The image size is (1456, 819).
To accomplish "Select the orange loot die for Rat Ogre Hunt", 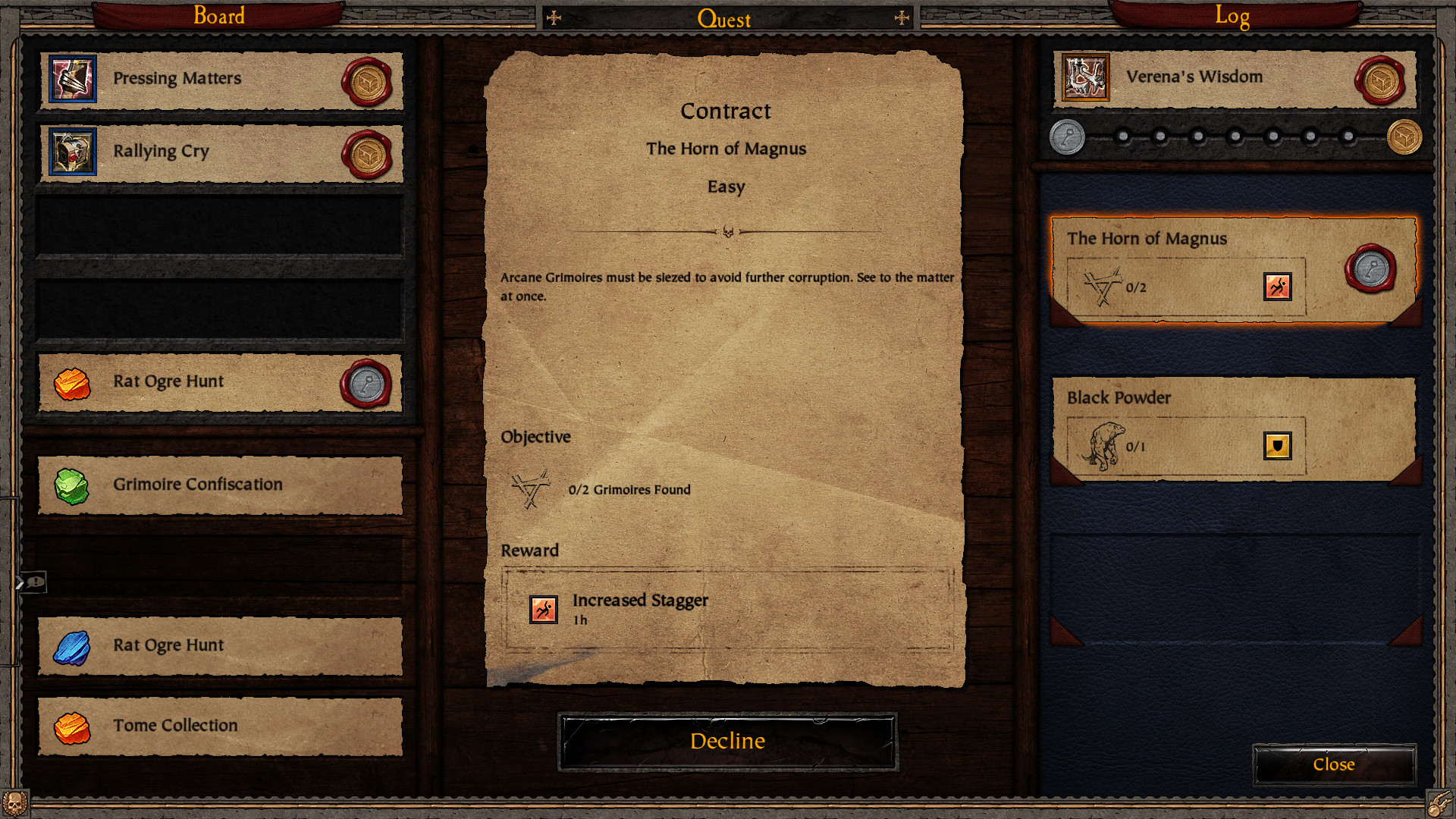I will click(71, 383).
